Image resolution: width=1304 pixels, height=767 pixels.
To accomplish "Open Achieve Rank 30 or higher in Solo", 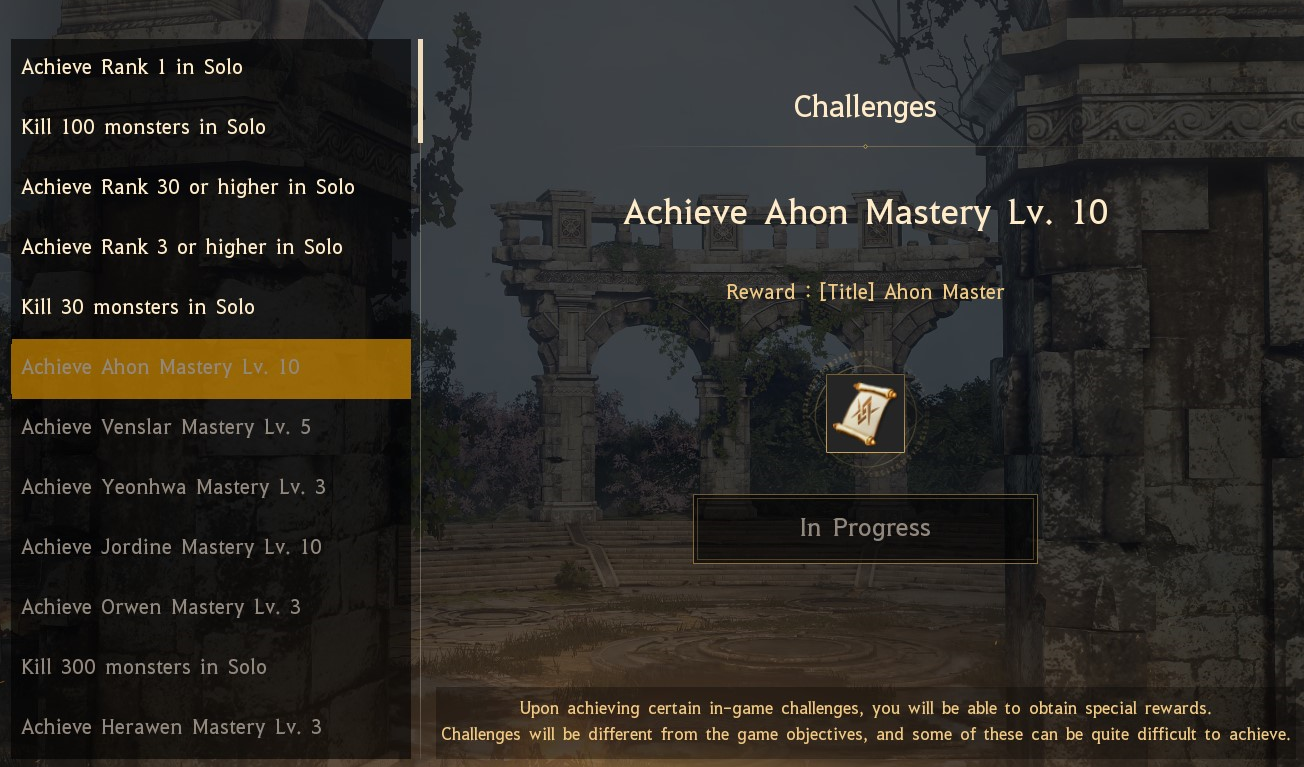I will (210, 188).
